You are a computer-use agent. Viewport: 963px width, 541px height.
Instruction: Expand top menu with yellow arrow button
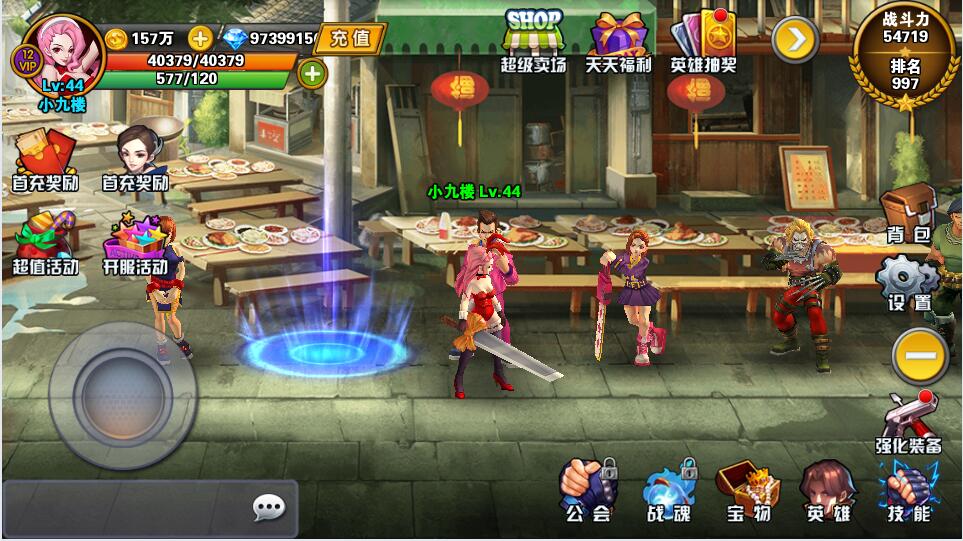click(795, 40)
